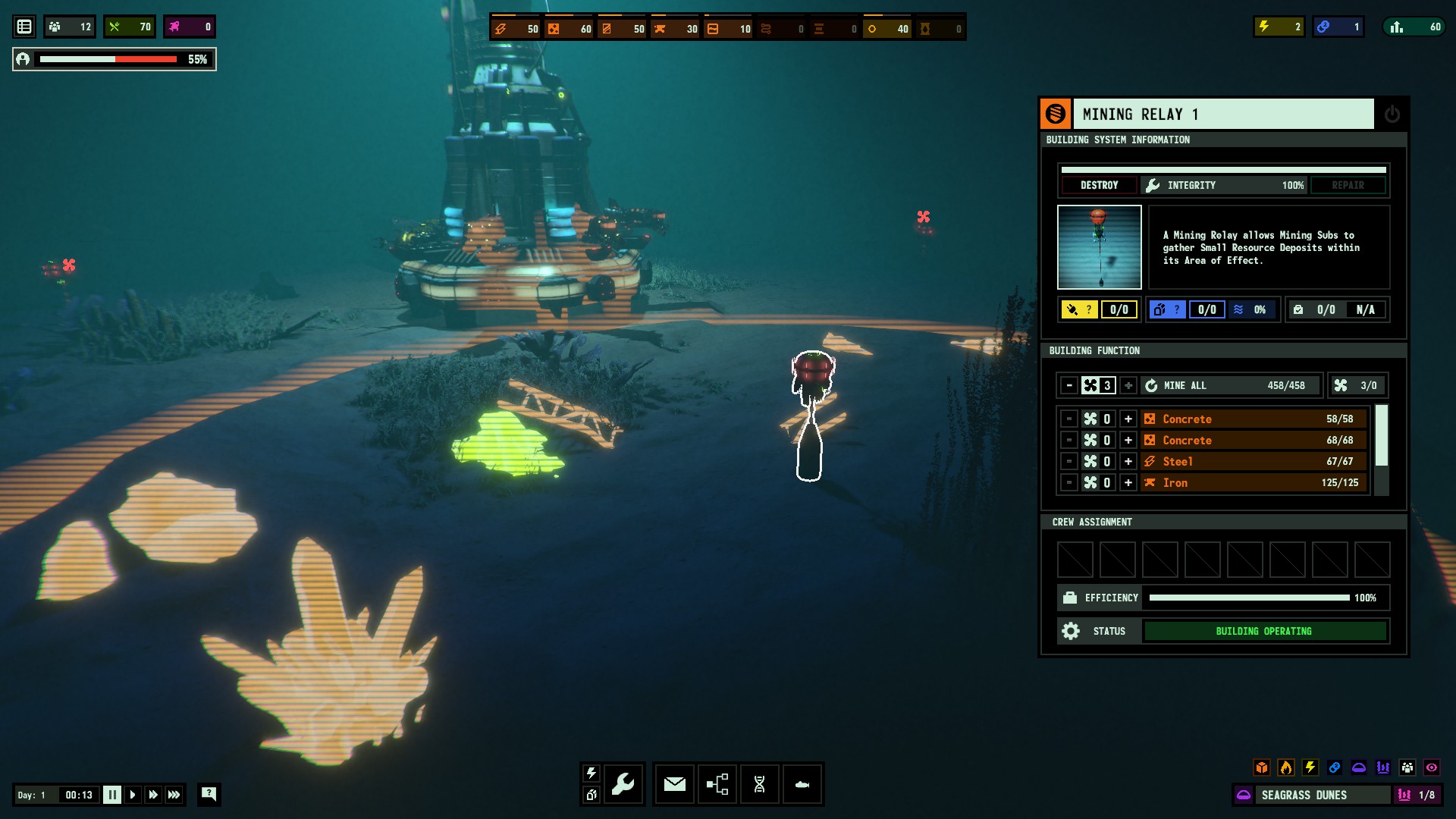Open the submarine fleet panel
Image resolution: width=1456 pixels, height=819 pixels.
(802, 783)
